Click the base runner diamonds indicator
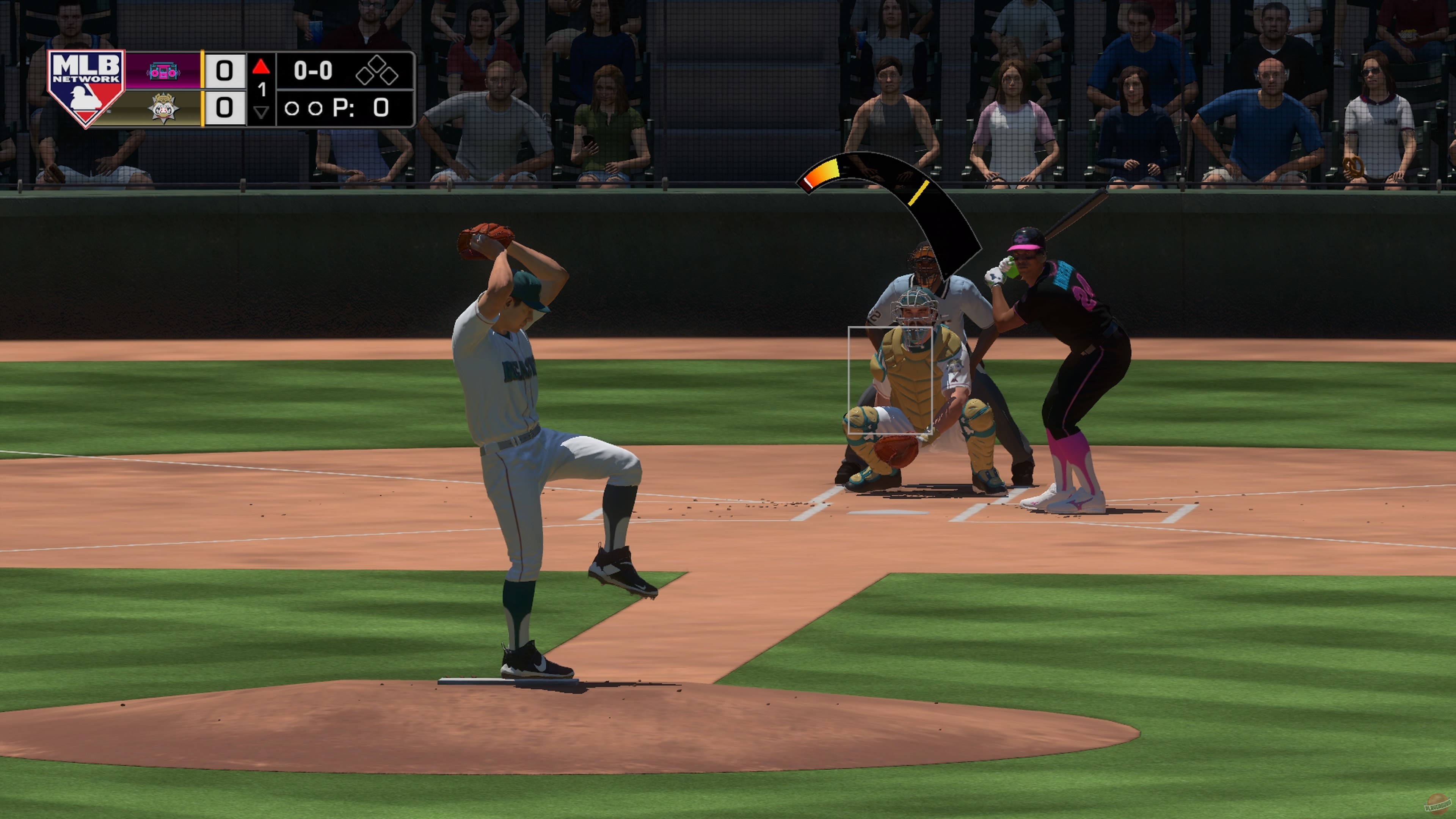 point(377,71)
